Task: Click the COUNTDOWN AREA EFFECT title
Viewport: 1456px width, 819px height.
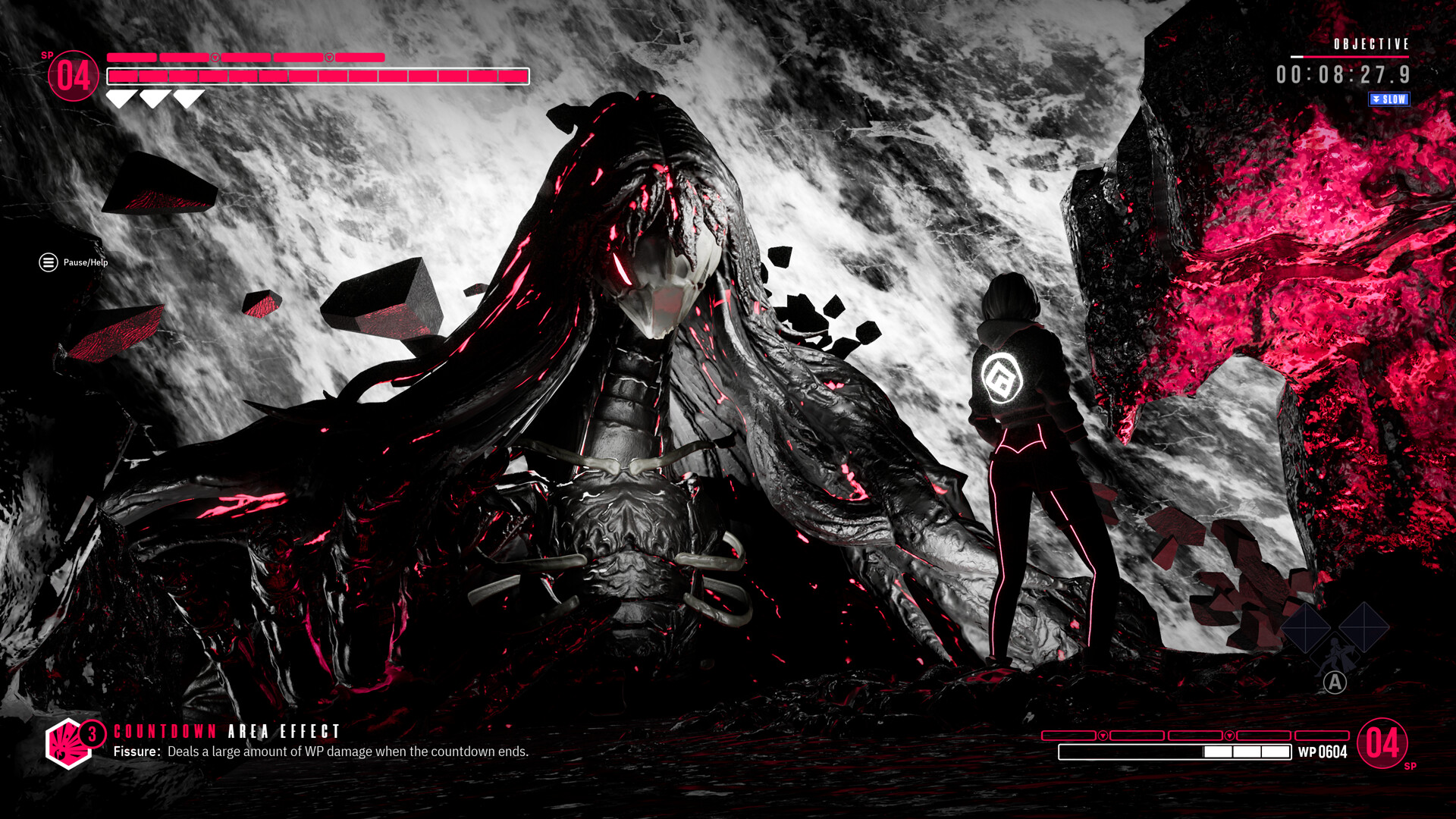Action: pos(225,732)
